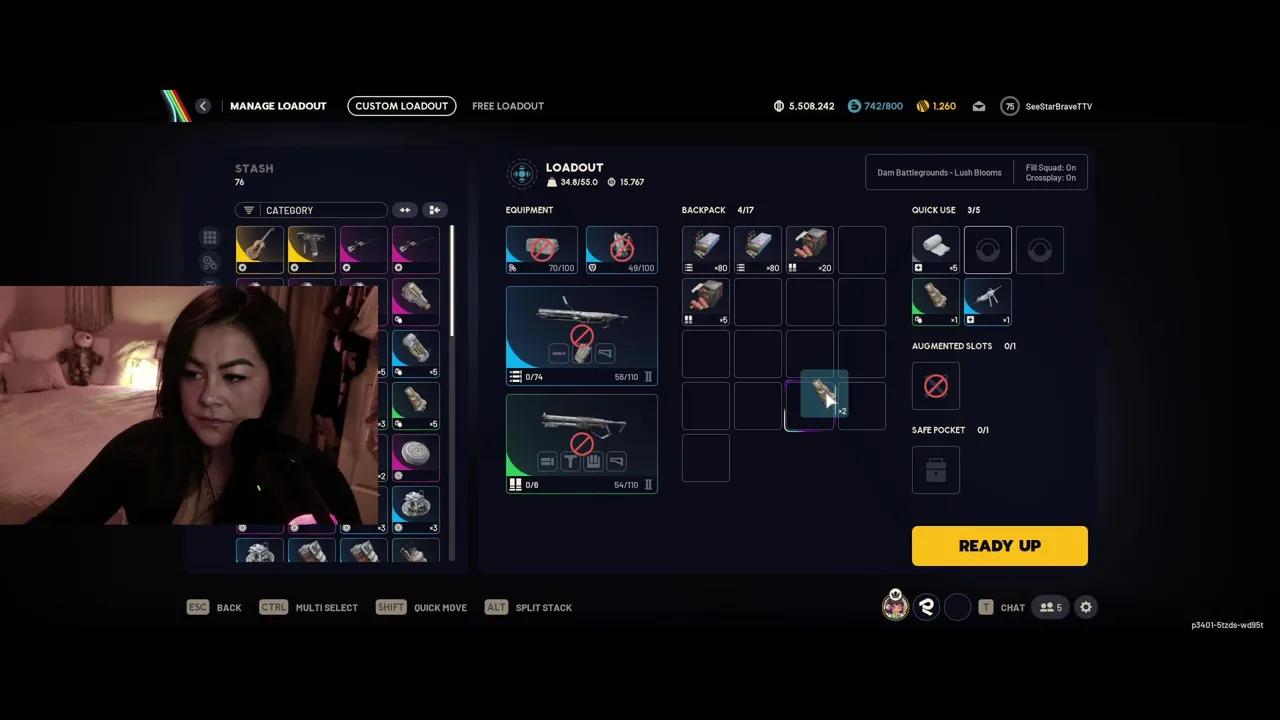Image resolution: width=1280 pixels, height=720 pixels.
Task: Start matchmaking with the Ready Up button
Action: (x=999, y=546)
